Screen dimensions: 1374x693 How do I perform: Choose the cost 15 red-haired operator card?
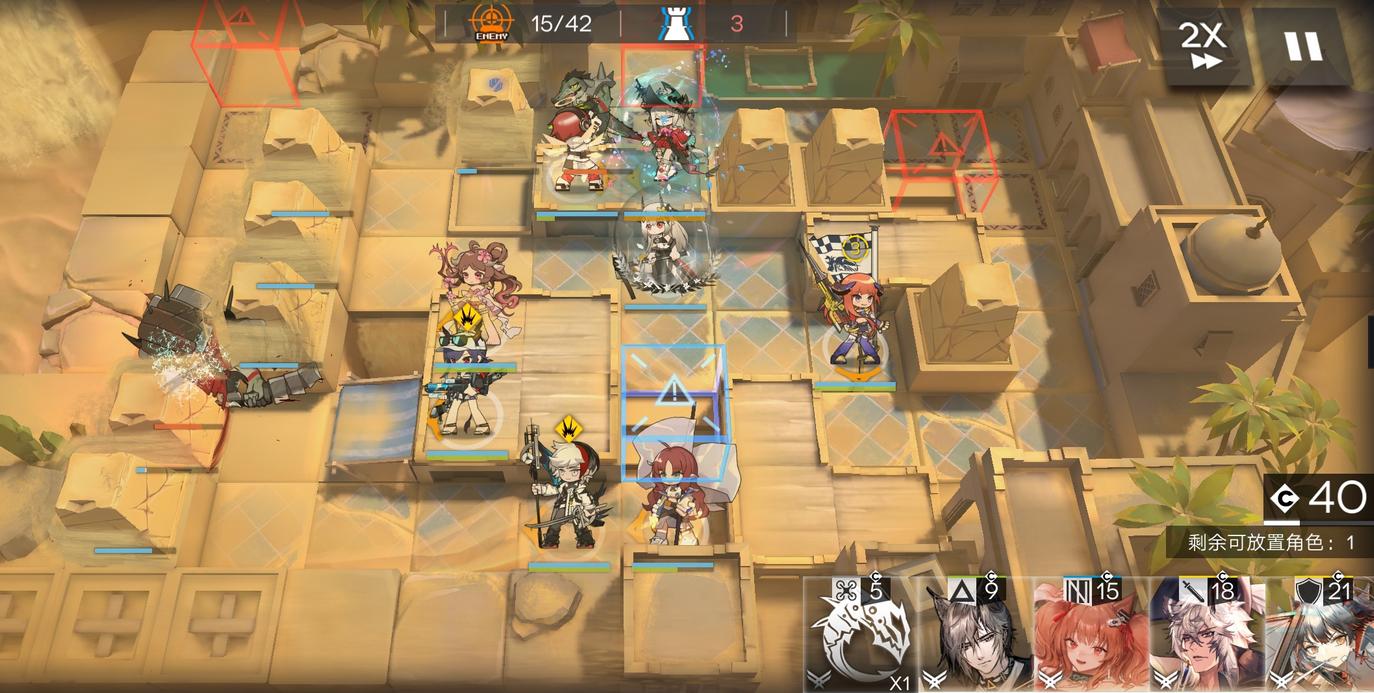click(x=1091, y=636)
